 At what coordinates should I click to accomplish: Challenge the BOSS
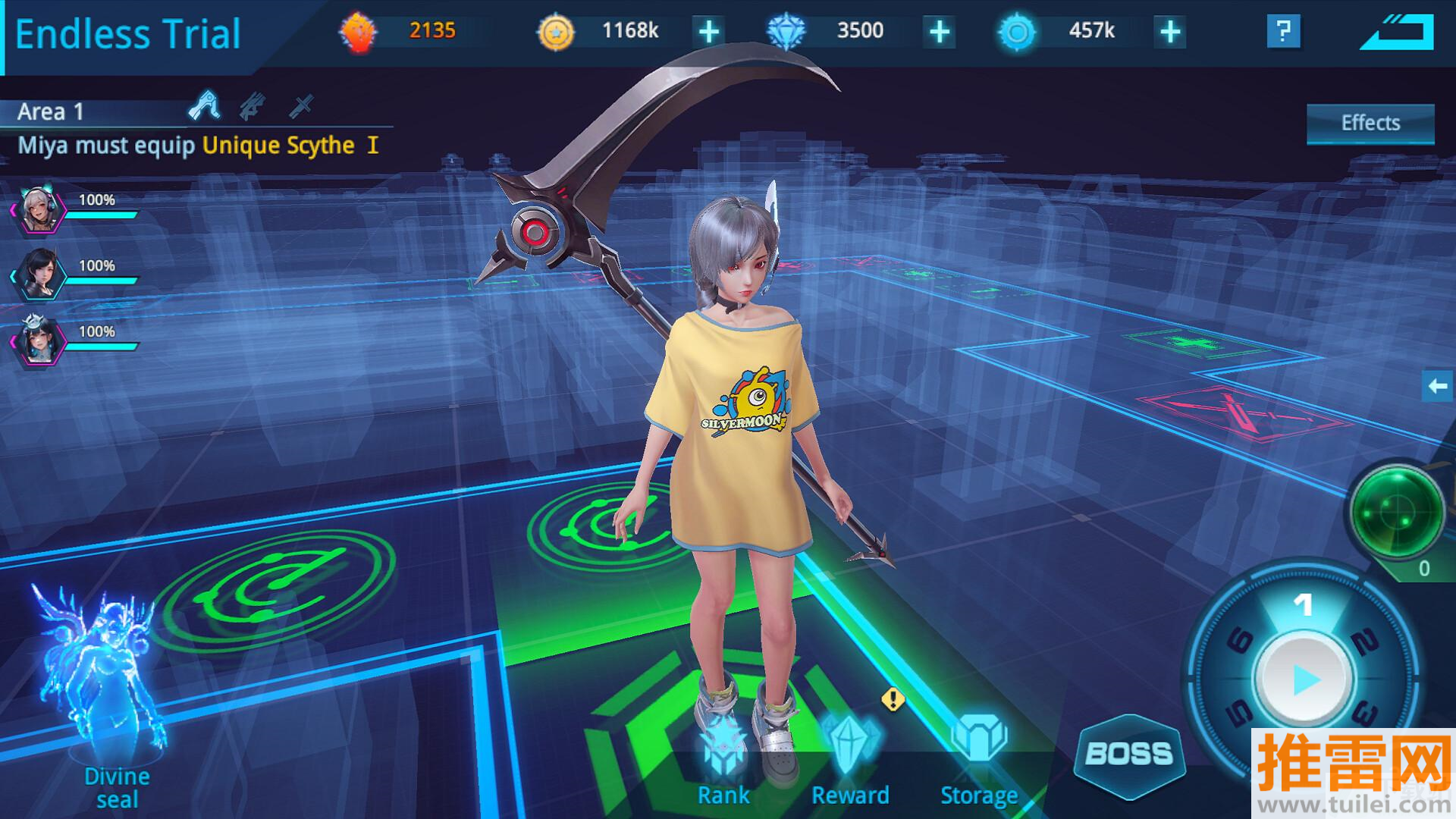[x=1129, y=754]
